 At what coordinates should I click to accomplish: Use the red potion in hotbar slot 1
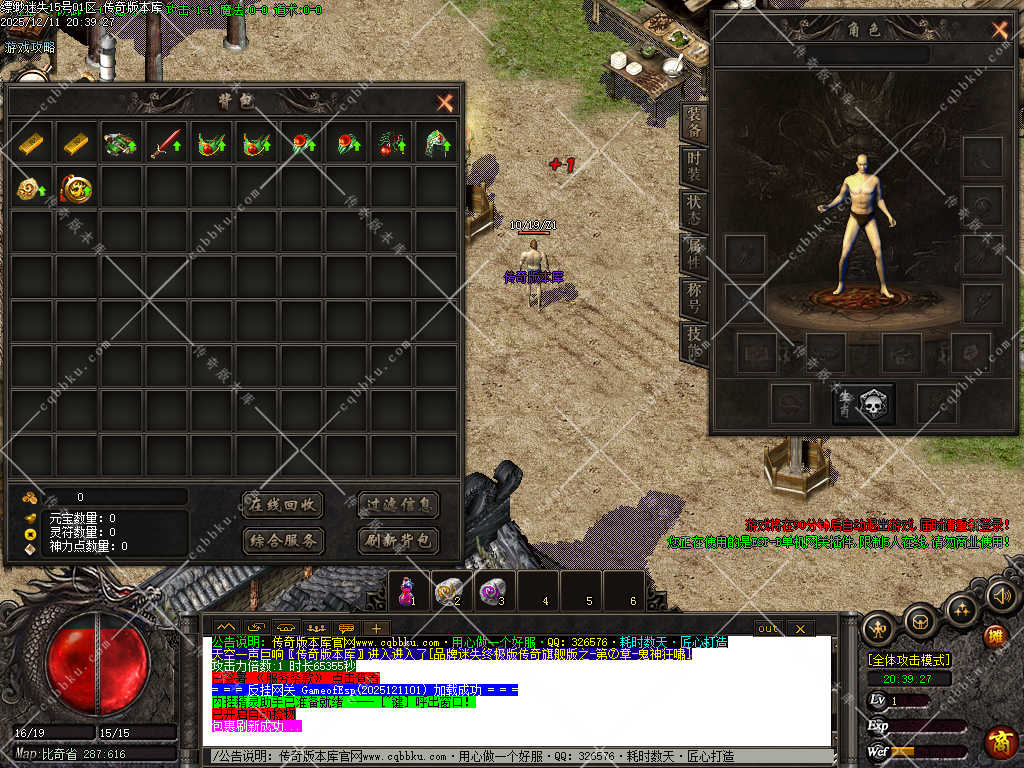coord(405,591)
